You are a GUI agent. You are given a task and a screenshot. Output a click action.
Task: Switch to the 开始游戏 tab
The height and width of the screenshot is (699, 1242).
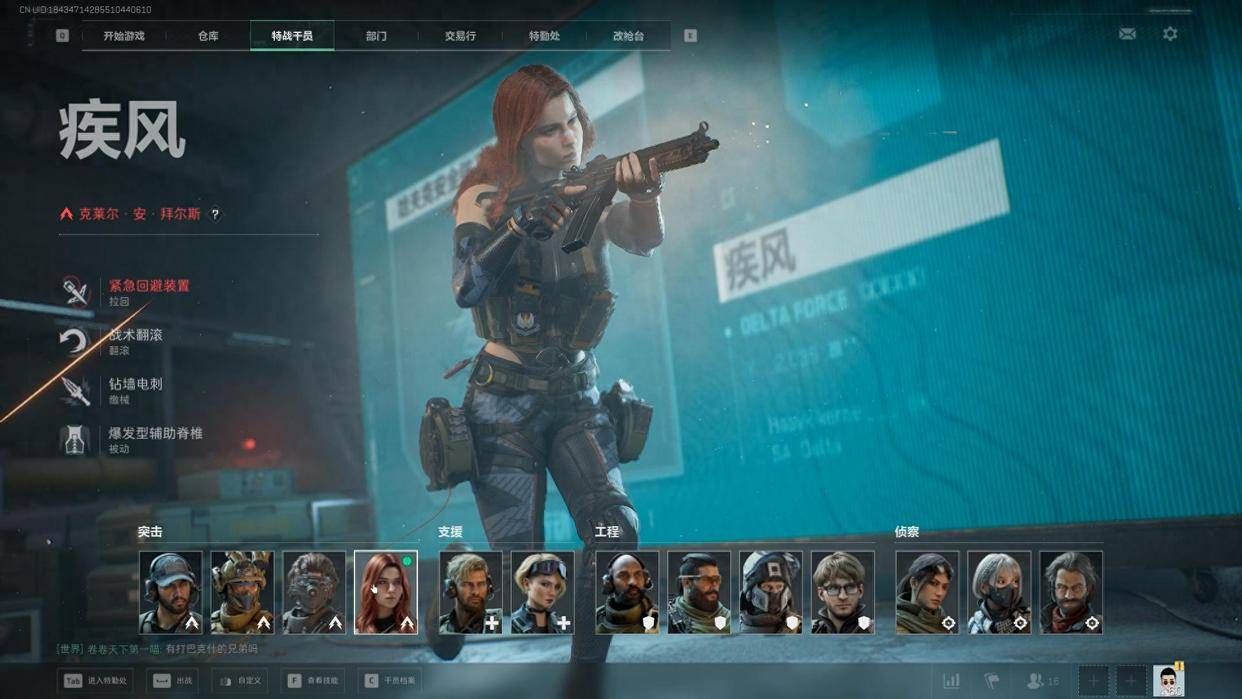[124, 36]
